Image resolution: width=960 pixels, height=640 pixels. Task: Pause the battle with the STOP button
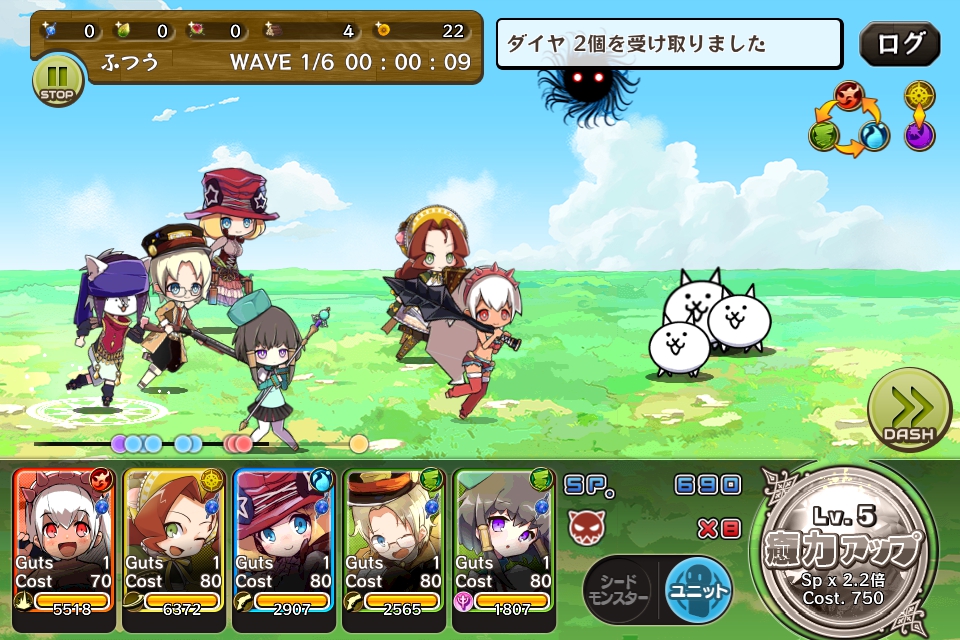[58, 81]
